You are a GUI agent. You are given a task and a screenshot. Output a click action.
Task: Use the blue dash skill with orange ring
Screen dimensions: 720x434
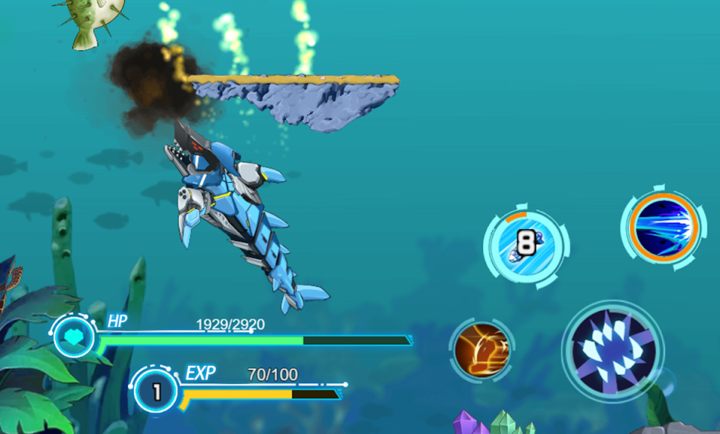(660, 225)
